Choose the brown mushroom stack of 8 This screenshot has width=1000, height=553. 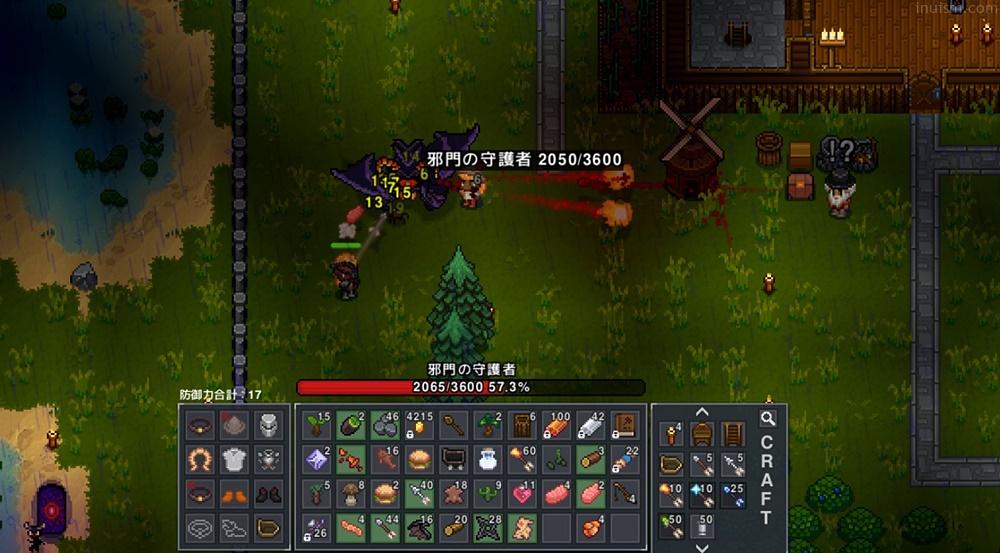(351, 493)
